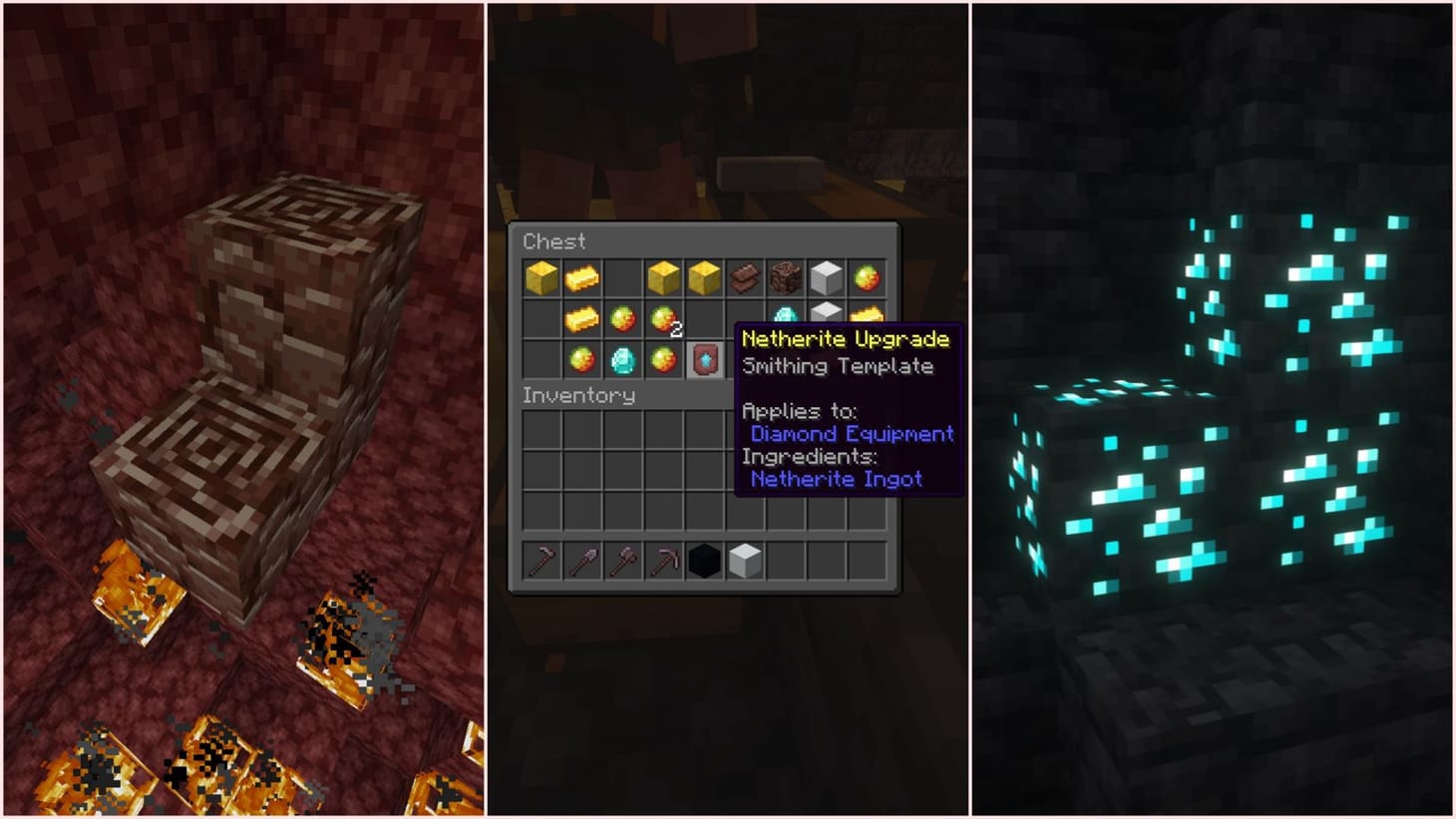Image resolution: width=1456 pixels, height=819 pixels.
Task: Select the diamond near the tooltip's top edge
Action: (785, 314)
